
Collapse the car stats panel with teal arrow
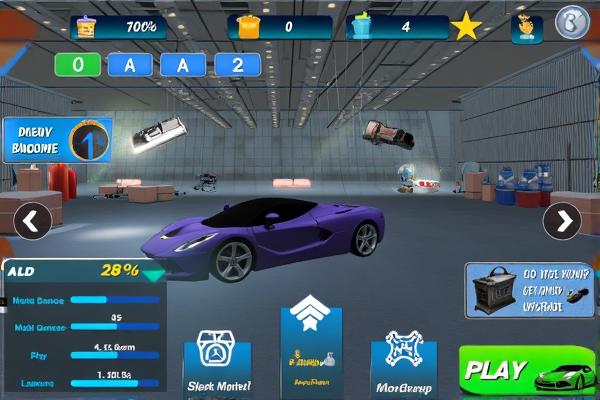[153, 275]
